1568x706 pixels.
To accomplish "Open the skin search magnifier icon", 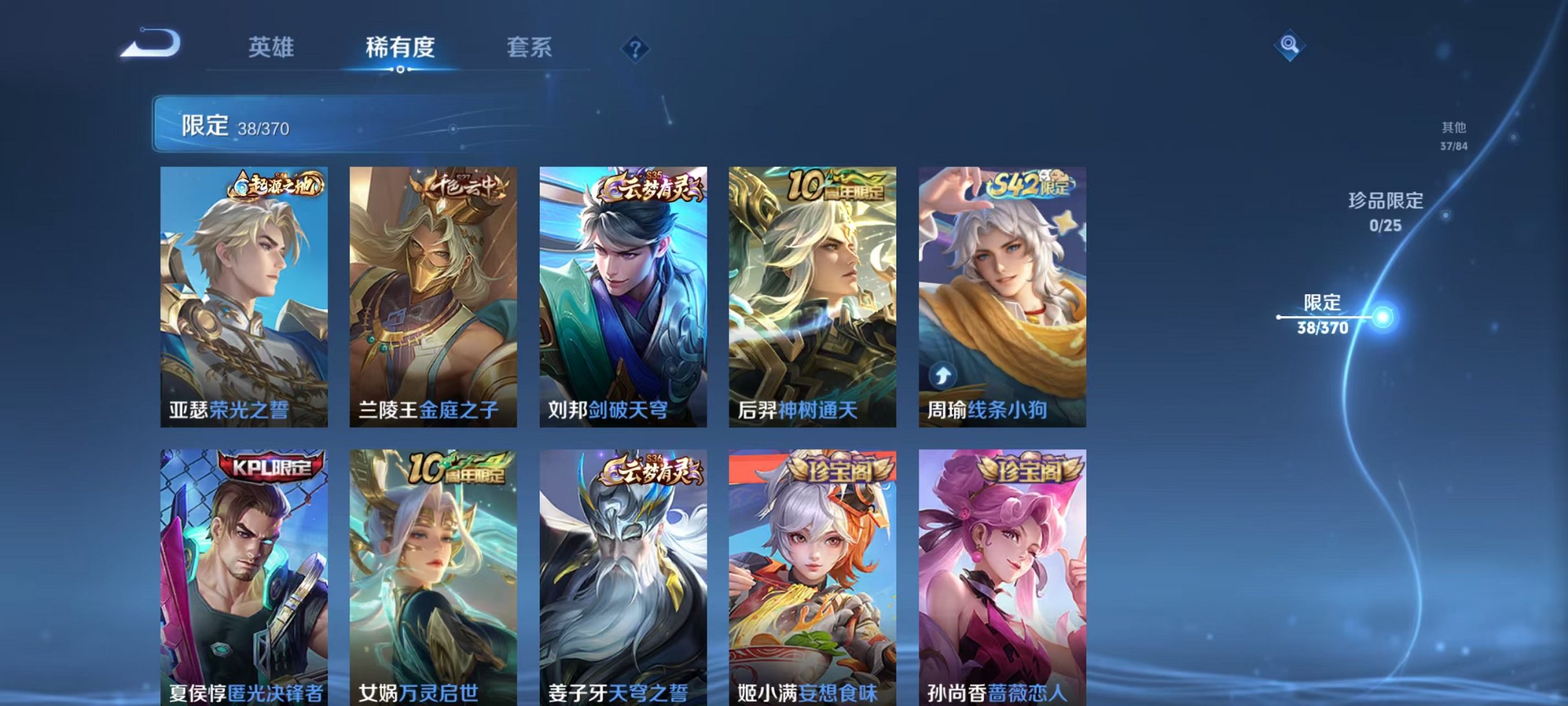I will (x=1291, y=45).
